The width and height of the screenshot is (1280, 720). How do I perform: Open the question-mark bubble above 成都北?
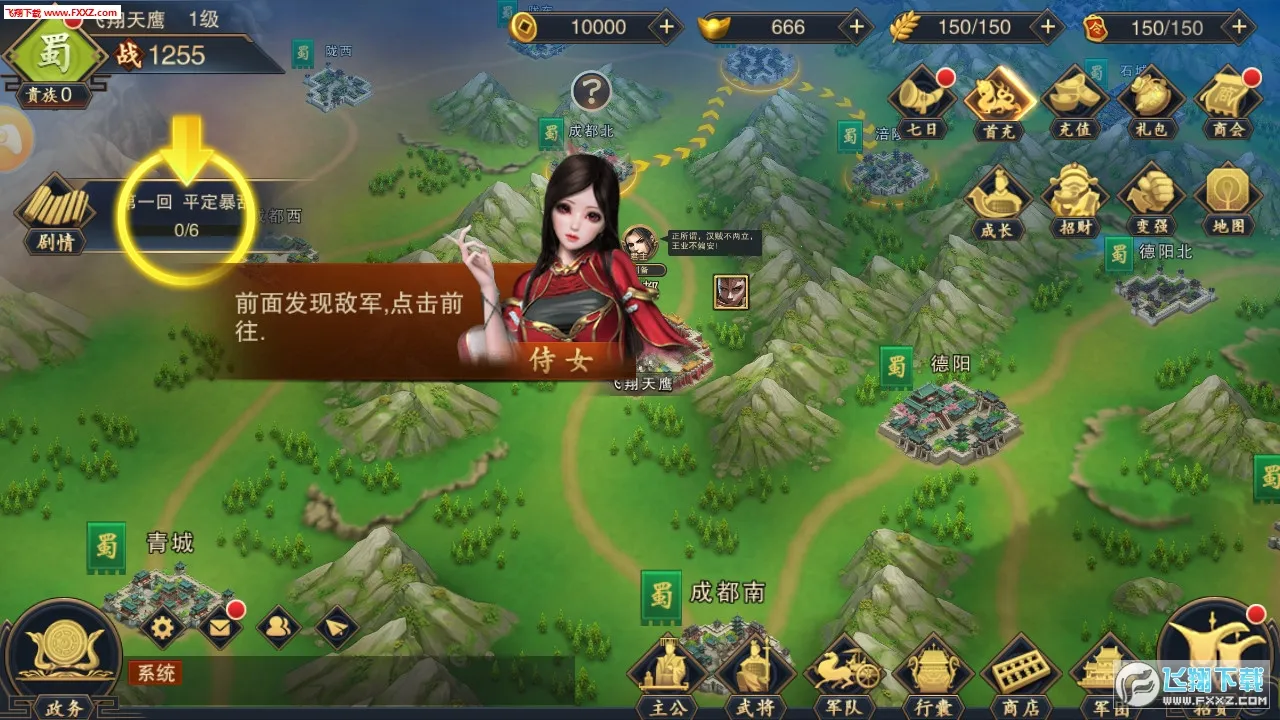(x=594, y=92)
